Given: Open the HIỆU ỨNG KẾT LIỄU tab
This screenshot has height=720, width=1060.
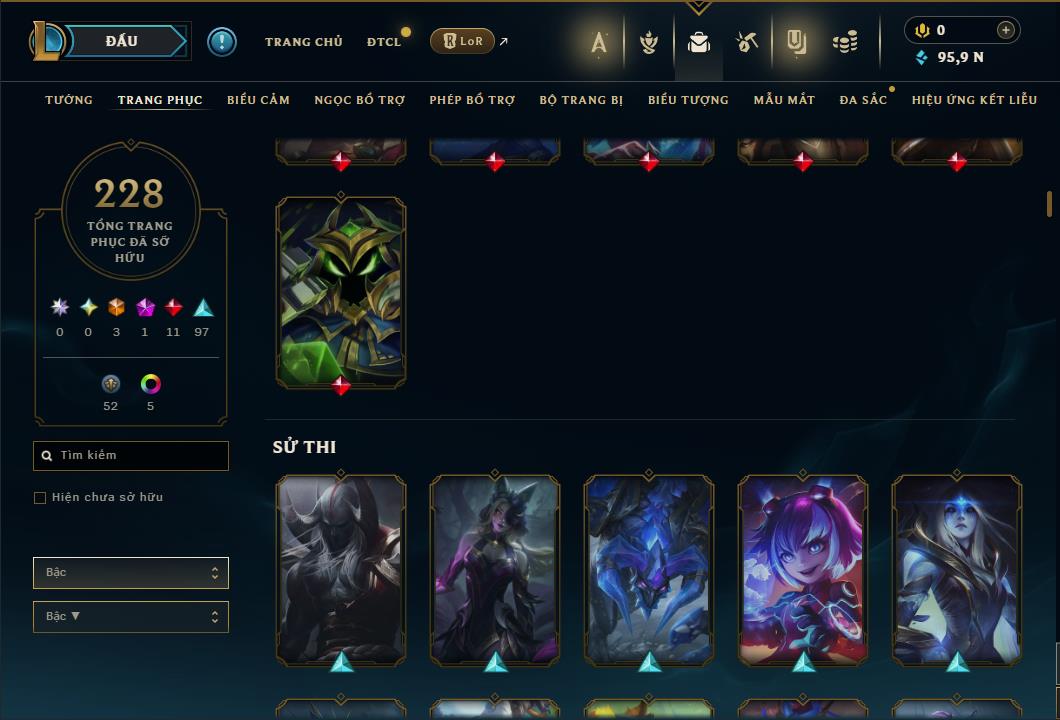Looking at the screenshot, I should point(974,100).
